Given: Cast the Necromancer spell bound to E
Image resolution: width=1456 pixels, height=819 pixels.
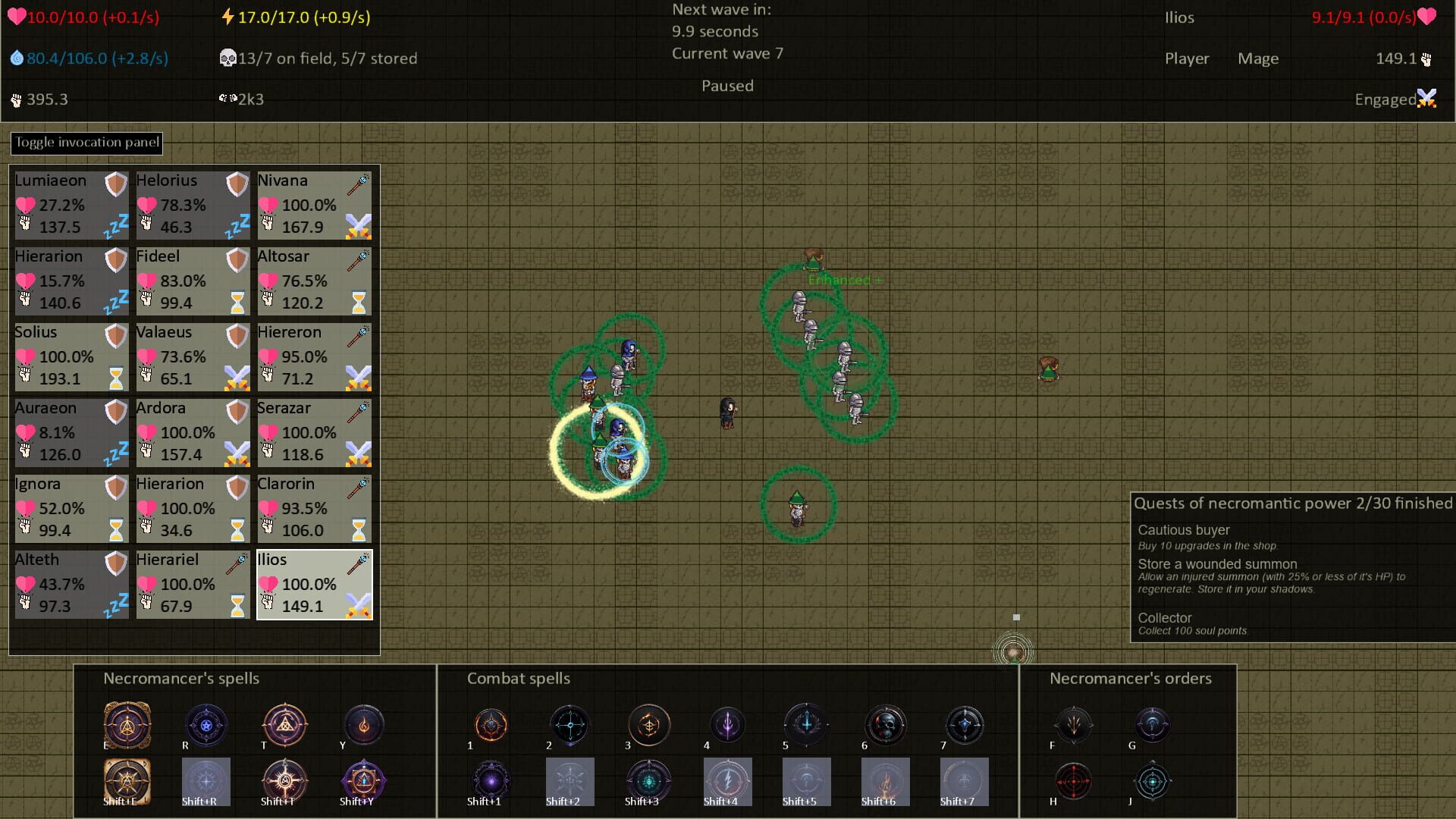Looking at the screenshot, I should 127,725.
